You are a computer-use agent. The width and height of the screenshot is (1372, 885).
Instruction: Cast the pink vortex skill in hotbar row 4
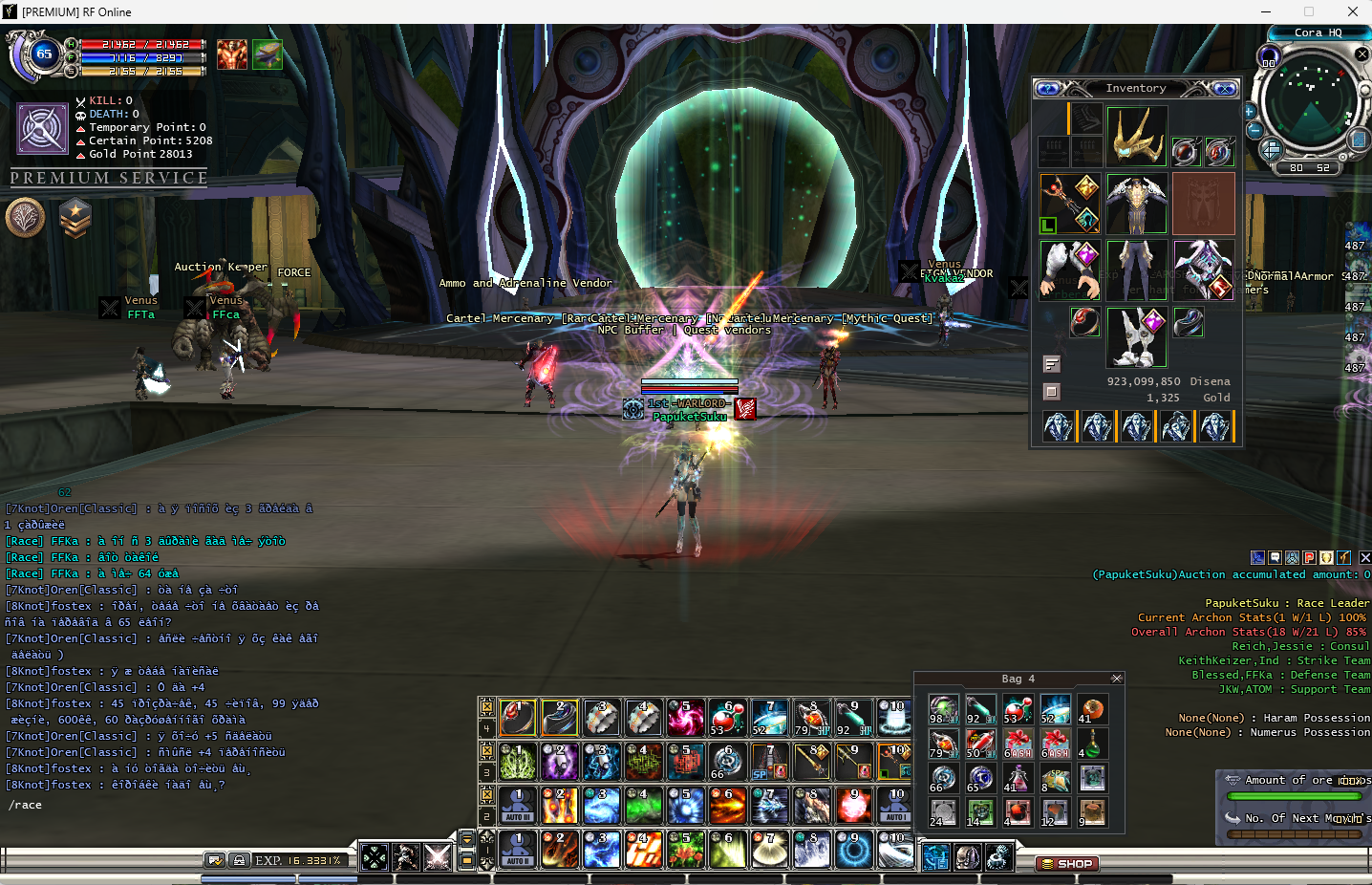[x=684, y=718]
